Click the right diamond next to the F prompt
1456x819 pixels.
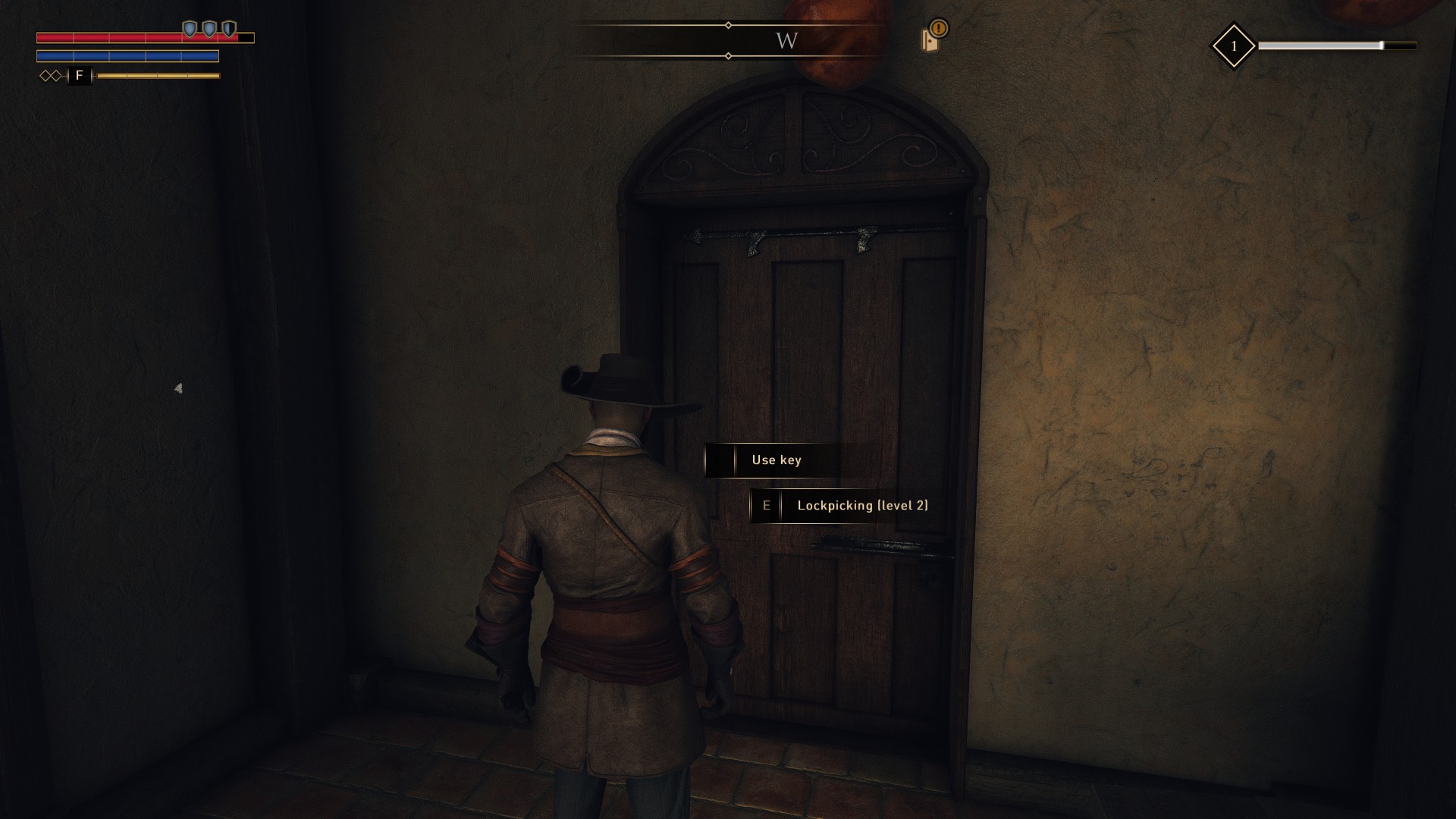57,76
